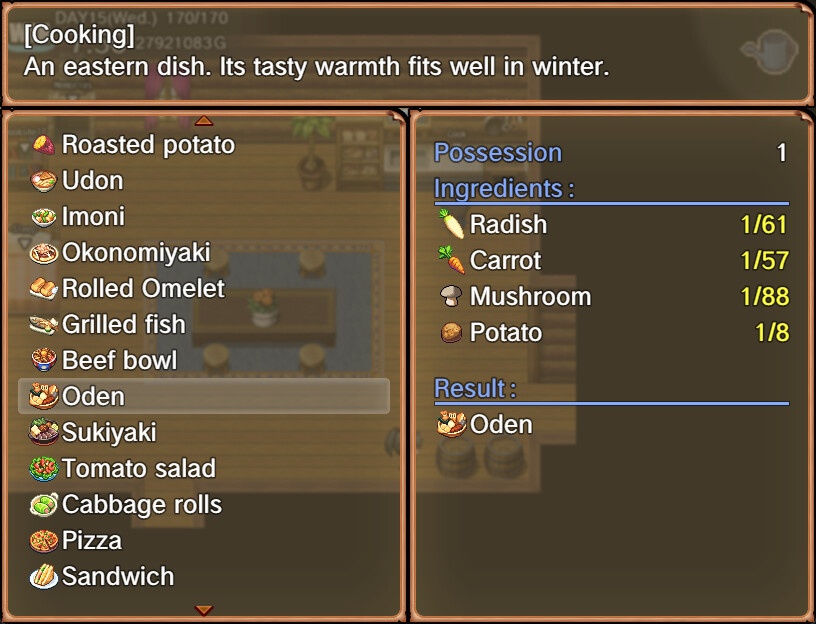
Task: Select the Cabbage rolls recipe
Action: (x=141, y=505)
